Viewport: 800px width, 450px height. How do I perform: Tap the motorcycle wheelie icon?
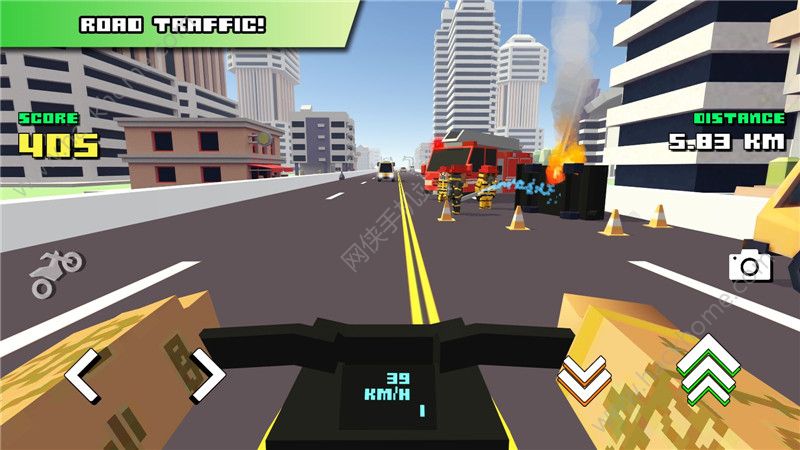click(56, 273)
